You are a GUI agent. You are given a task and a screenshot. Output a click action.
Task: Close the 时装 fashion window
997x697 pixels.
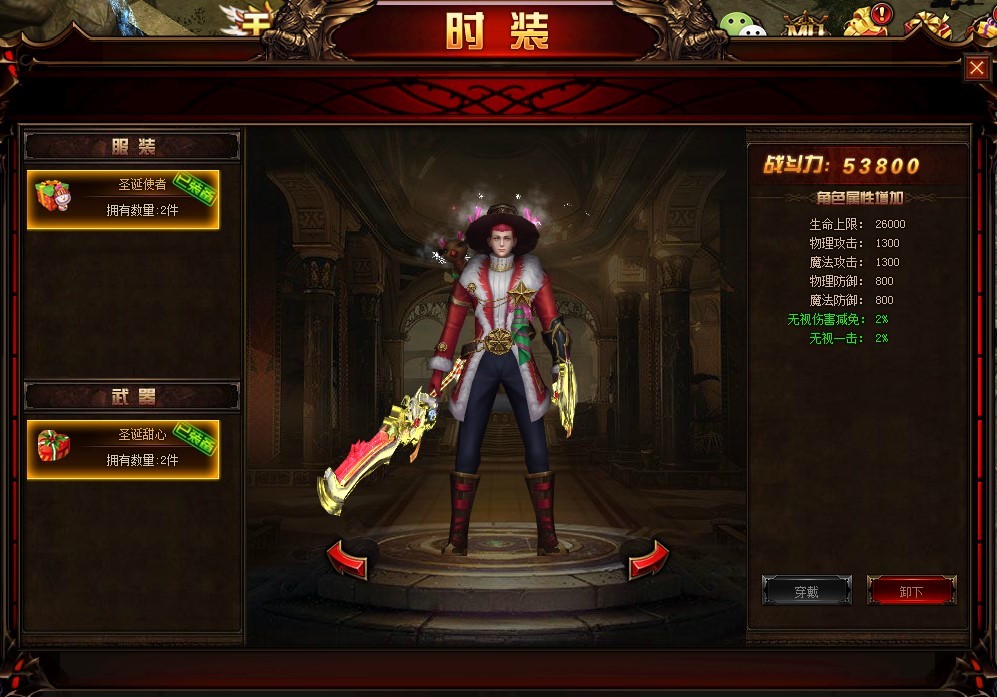[976, 68]
